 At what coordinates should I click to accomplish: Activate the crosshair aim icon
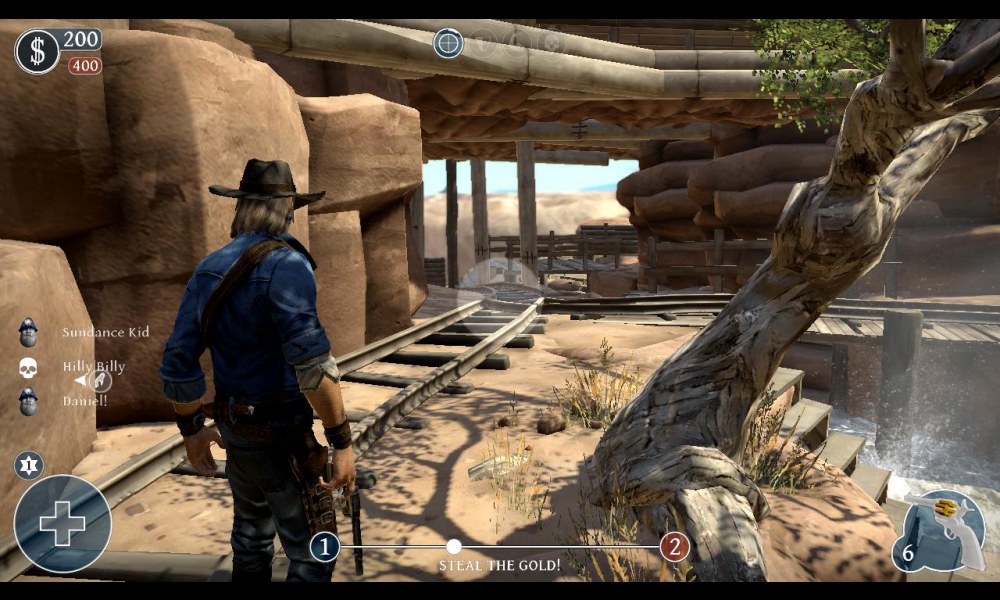pyautogui.click(x=448, y=43)
